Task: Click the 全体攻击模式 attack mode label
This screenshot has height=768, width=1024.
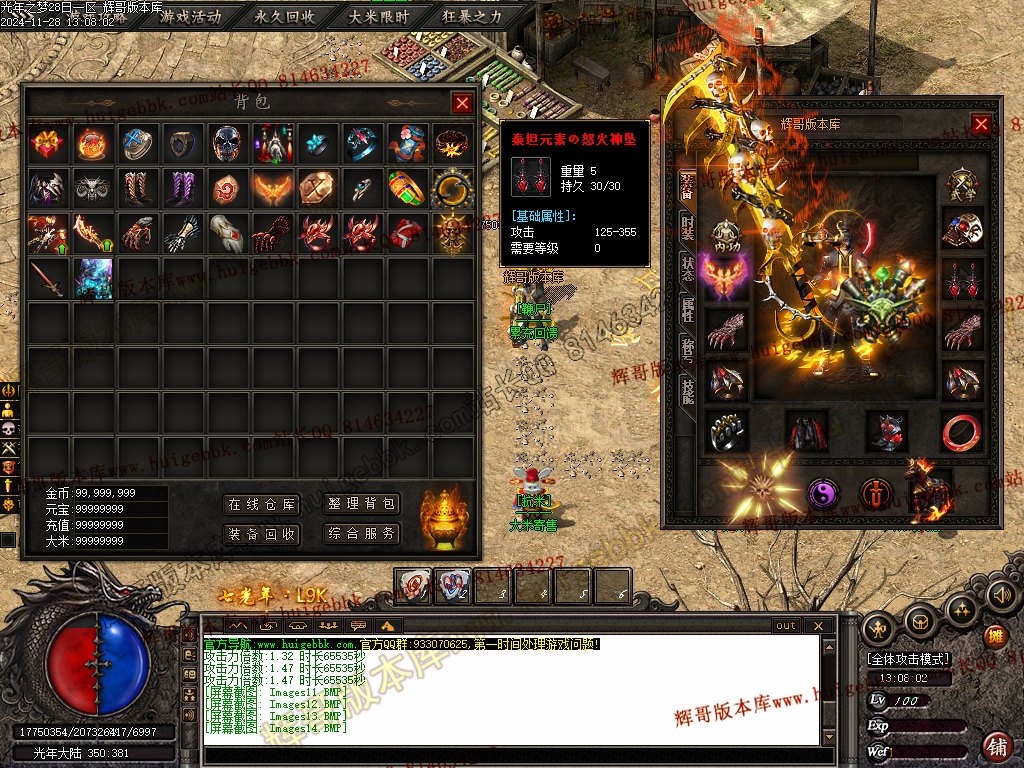Action: tap(908, 660)
